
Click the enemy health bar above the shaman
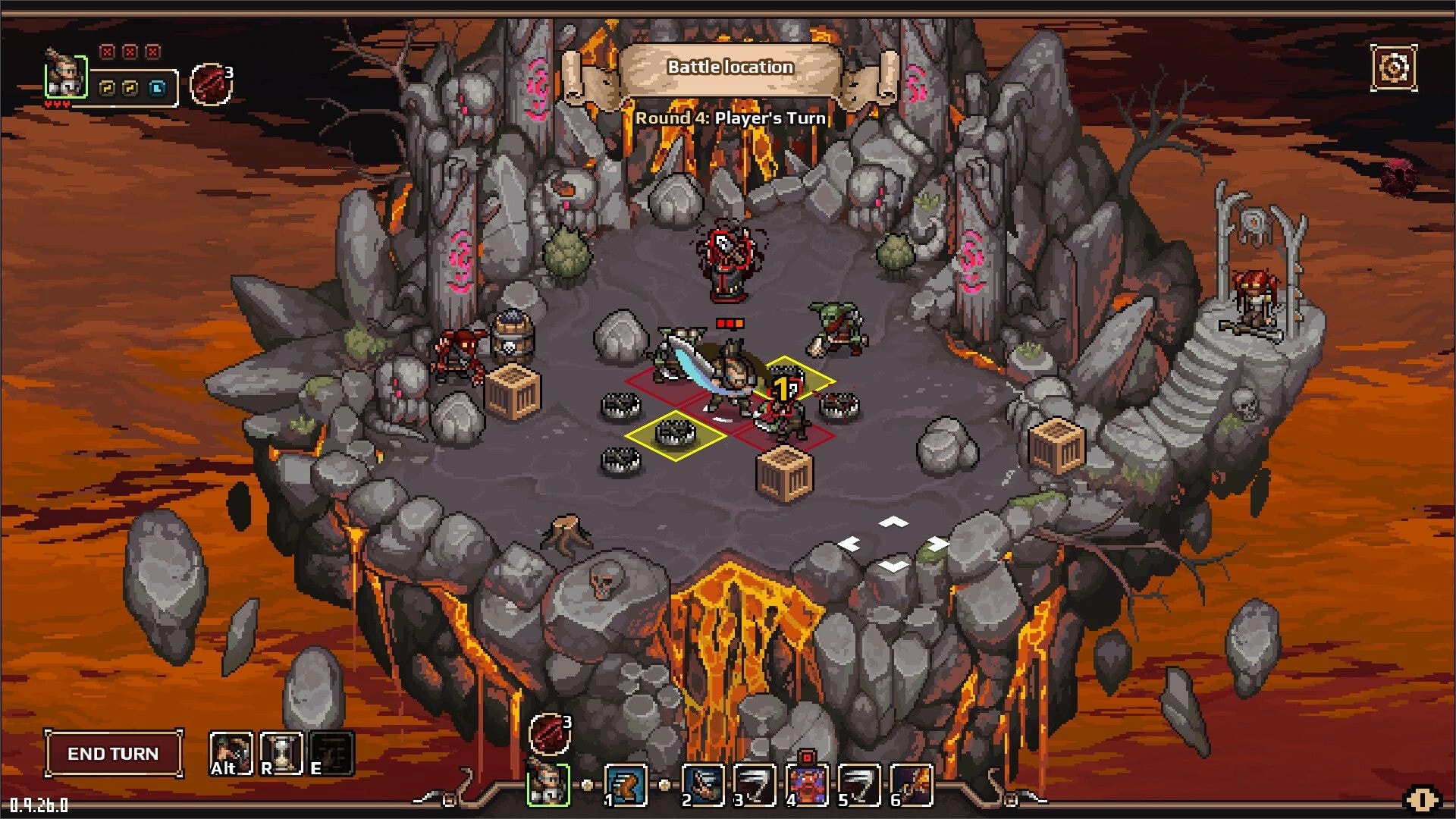(728, 321)
